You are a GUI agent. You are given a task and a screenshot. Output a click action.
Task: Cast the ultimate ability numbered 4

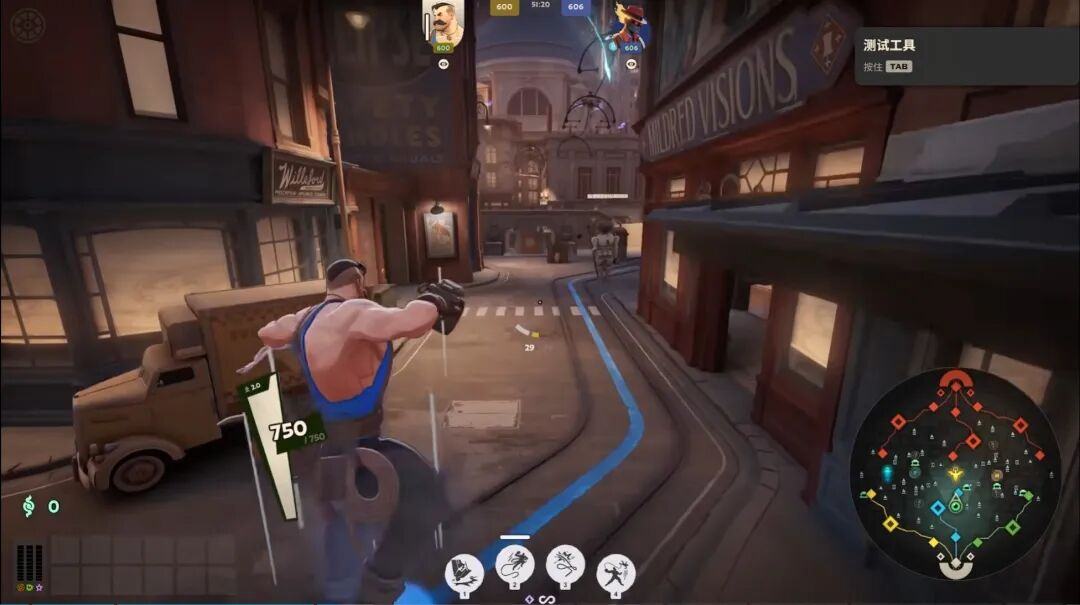[616, 573]
